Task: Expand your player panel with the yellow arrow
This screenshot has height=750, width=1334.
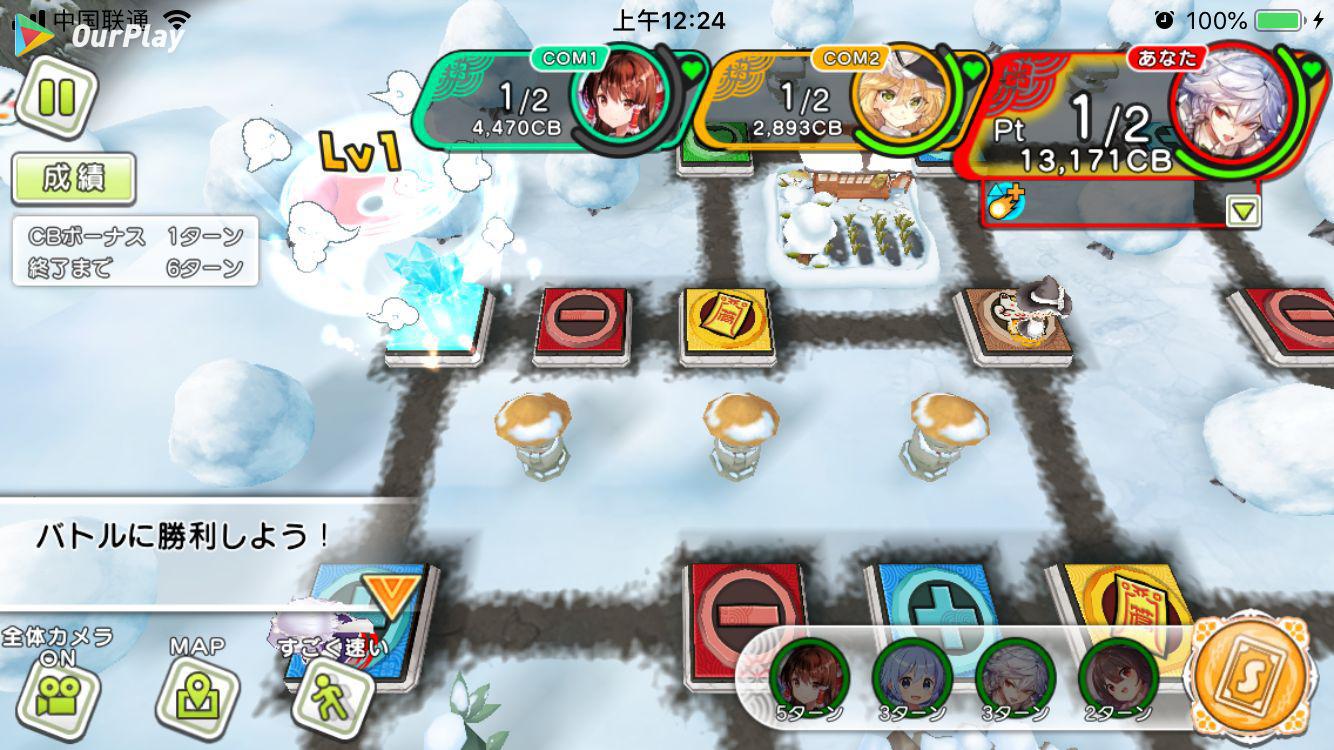Action: [x=1244, y=211]
